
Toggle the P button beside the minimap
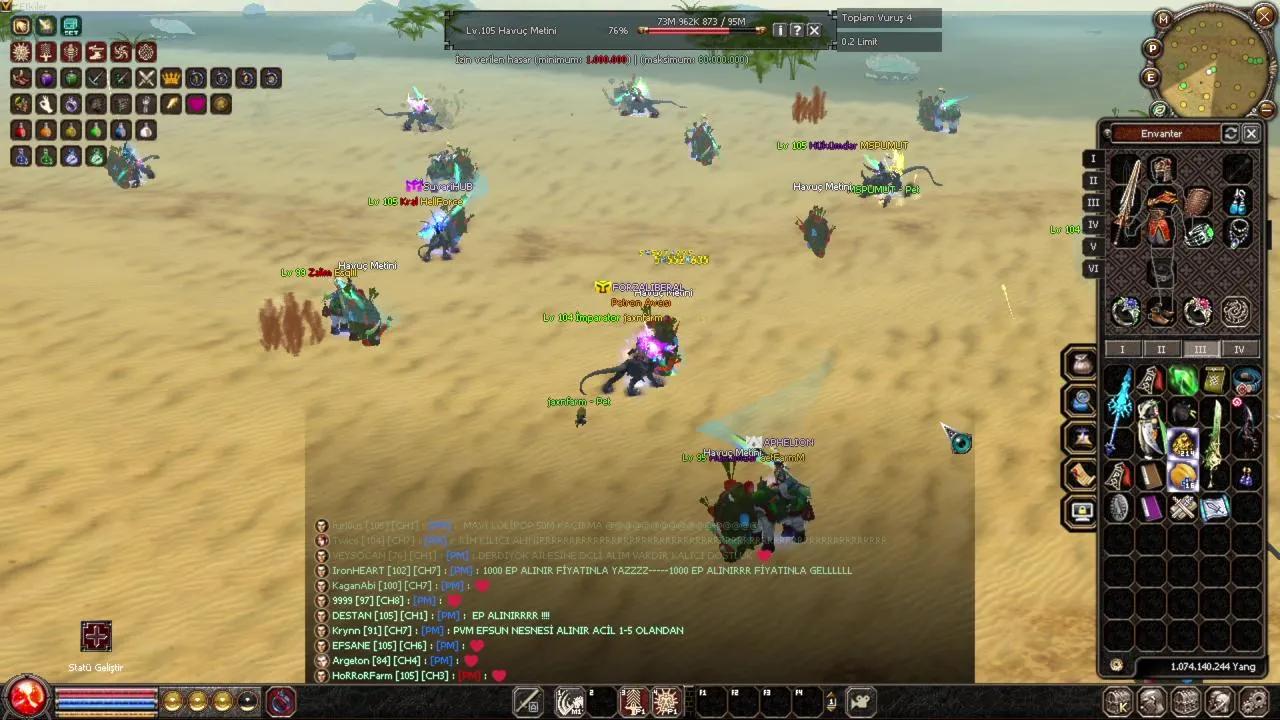[1152, 49]
